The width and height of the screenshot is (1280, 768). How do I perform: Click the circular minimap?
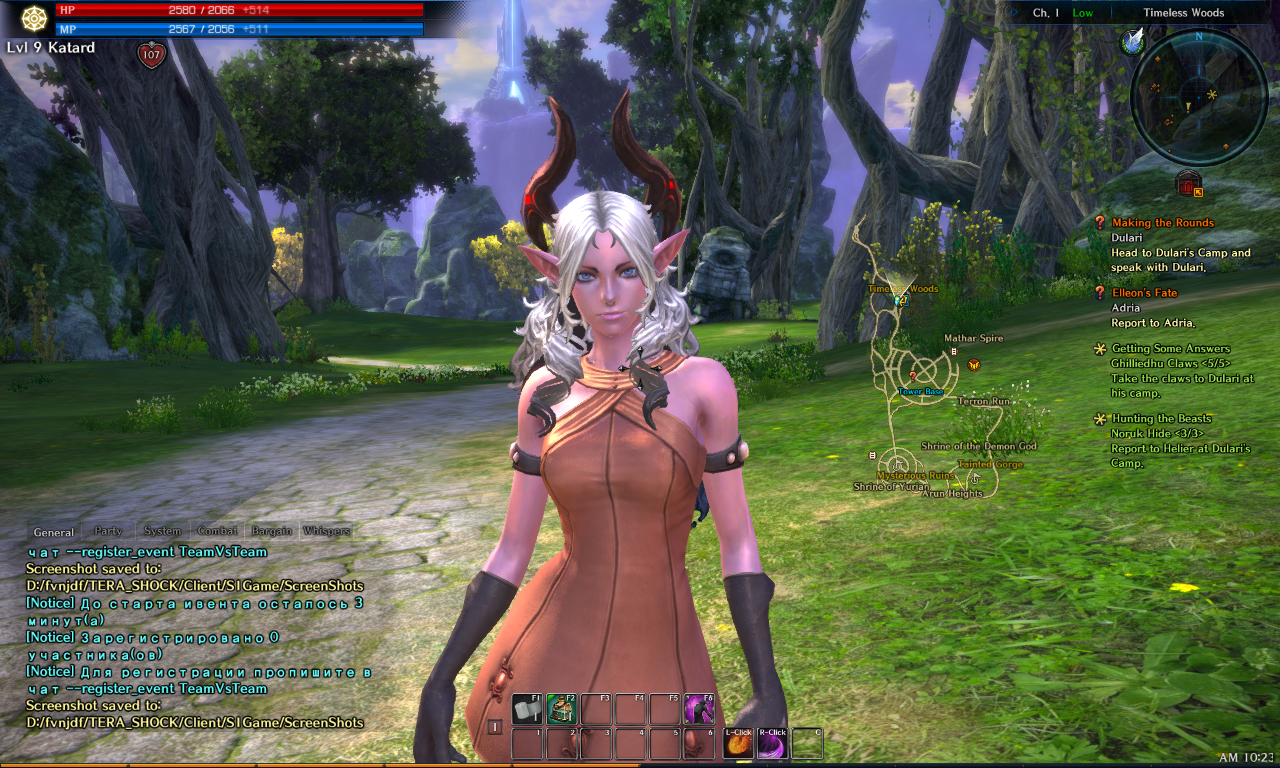1198,97
